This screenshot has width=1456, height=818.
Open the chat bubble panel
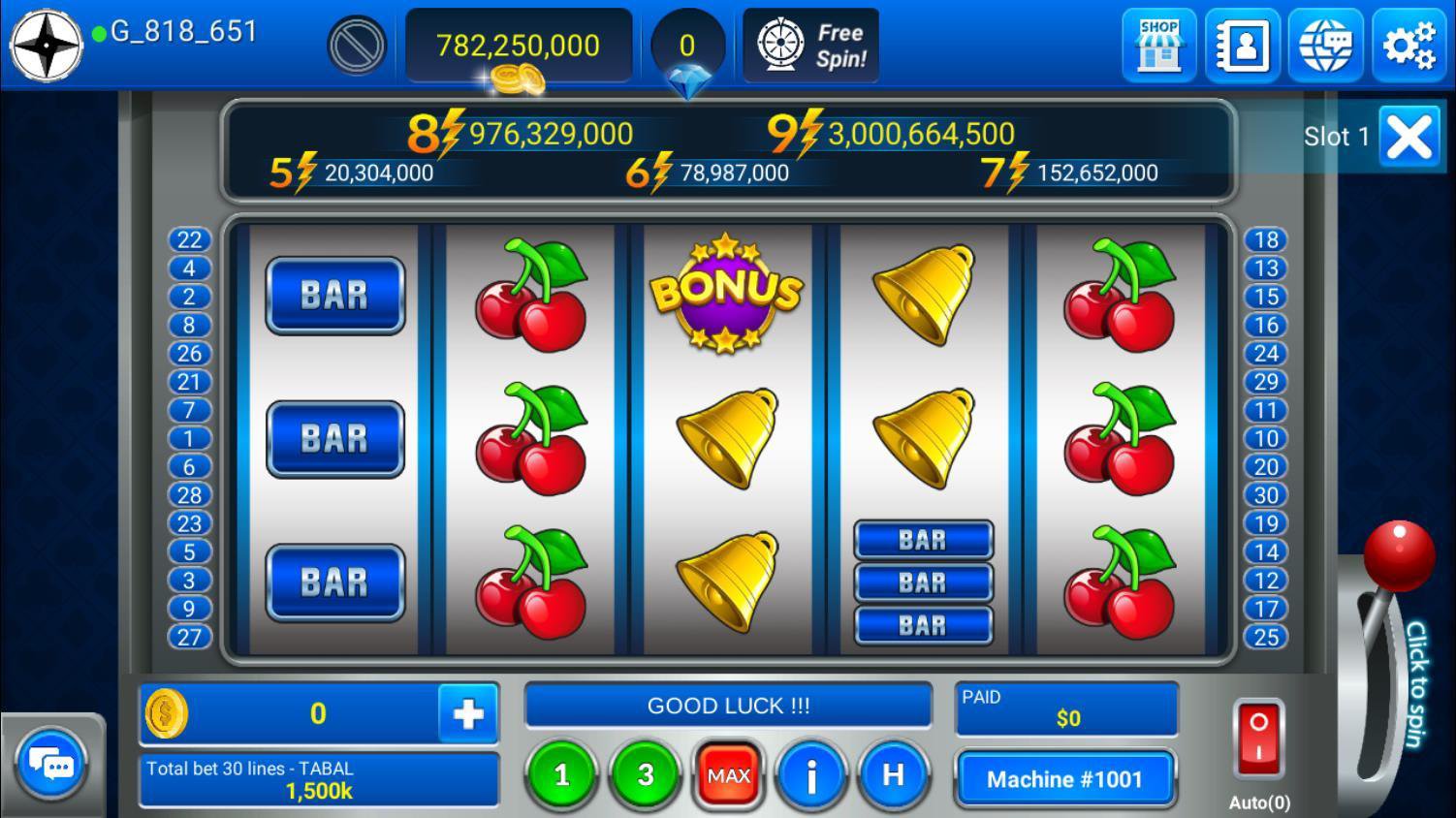[50, 766]
